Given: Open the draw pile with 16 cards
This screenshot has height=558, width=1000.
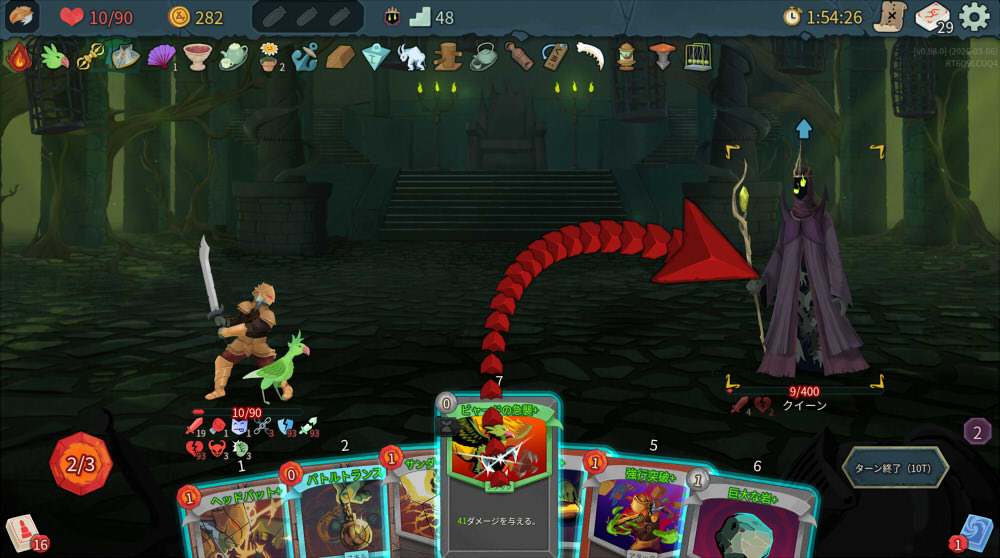Looking at the screenshot, I should [22, 533].
